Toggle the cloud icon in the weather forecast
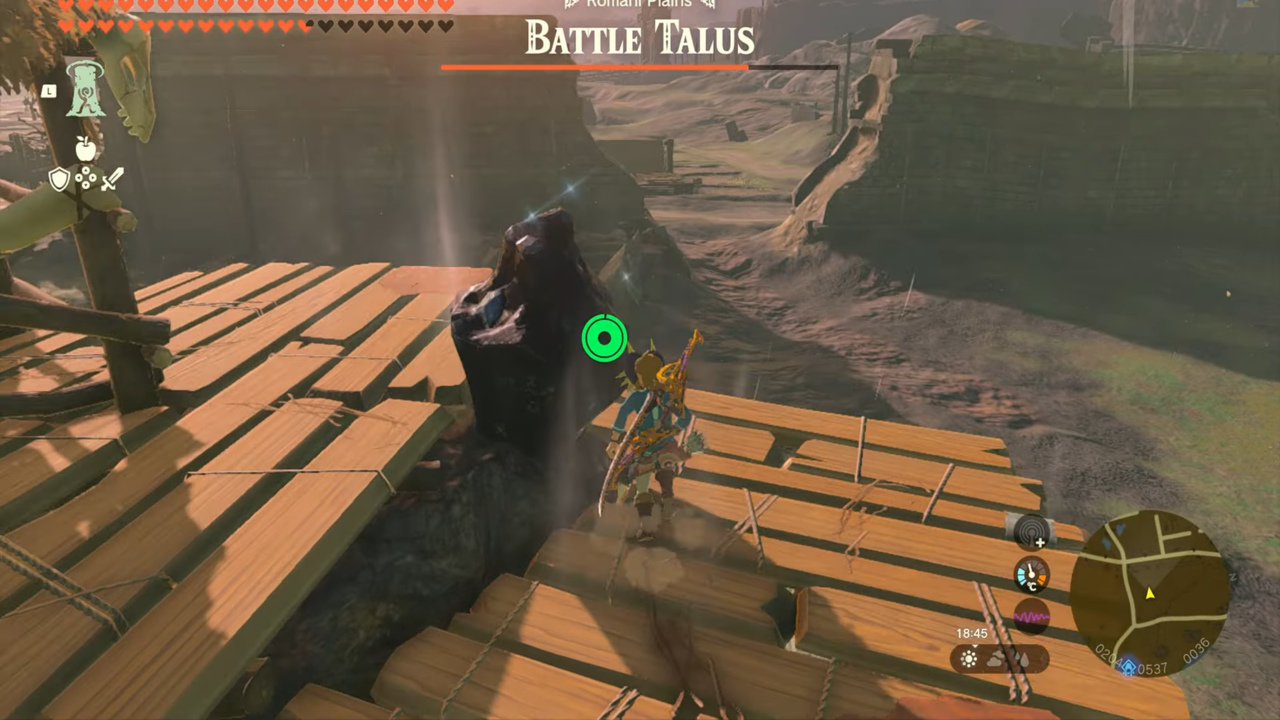The height and width of the screenshot is (720, 1280). pyautogui.click(x=995, y=659)
